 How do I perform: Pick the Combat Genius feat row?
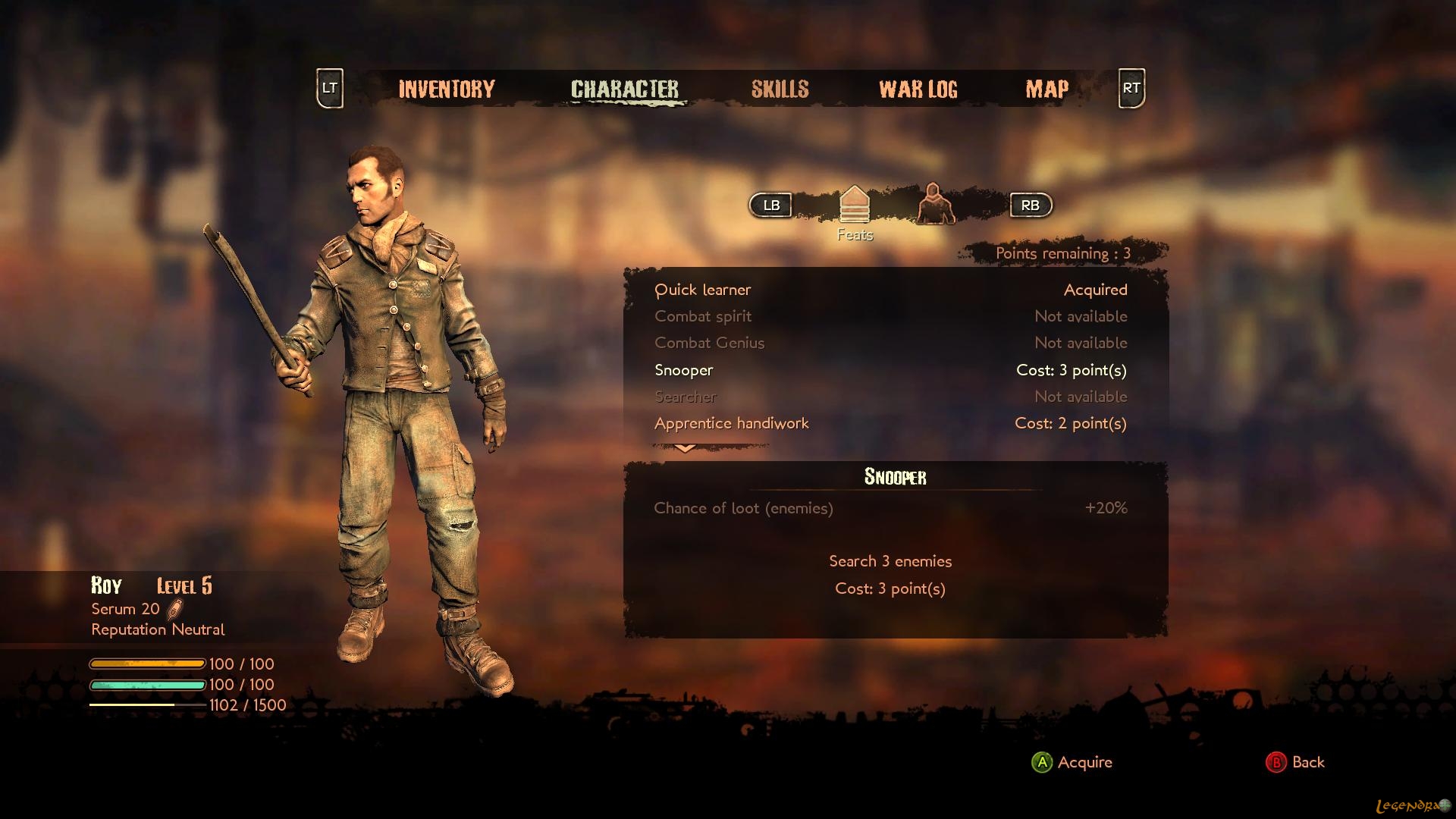point(709,343)
